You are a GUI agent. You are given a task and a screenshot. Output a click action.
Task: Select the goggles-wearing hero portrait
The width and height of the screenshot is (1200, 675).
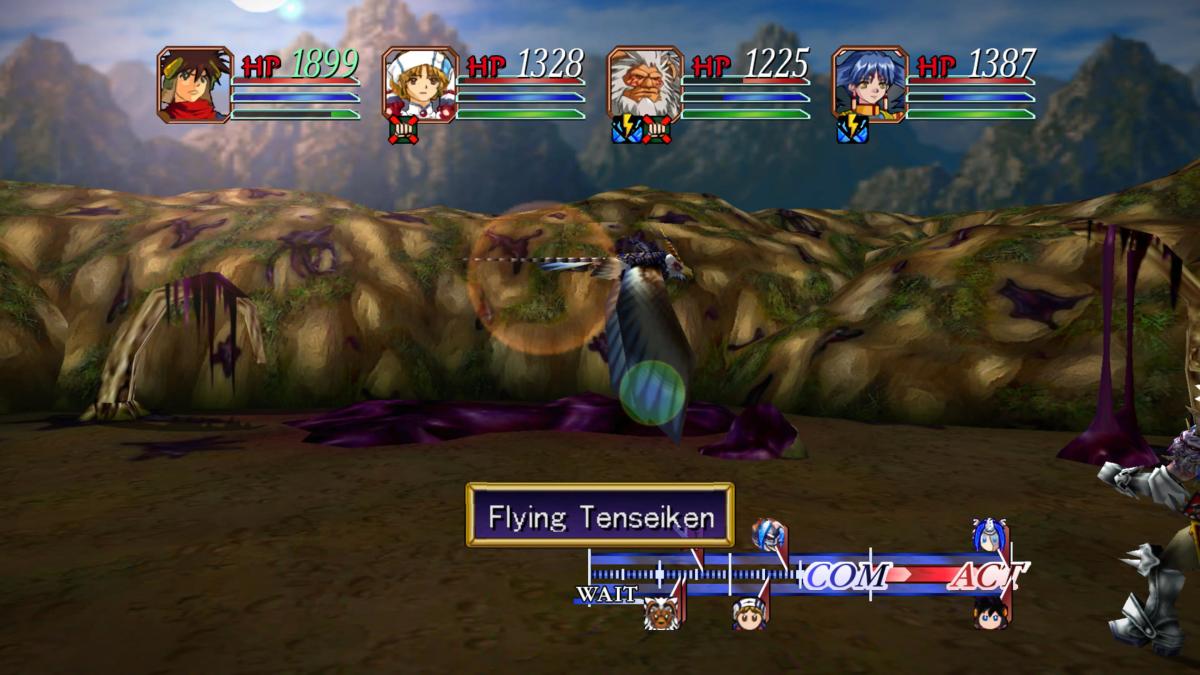[194, 84]
